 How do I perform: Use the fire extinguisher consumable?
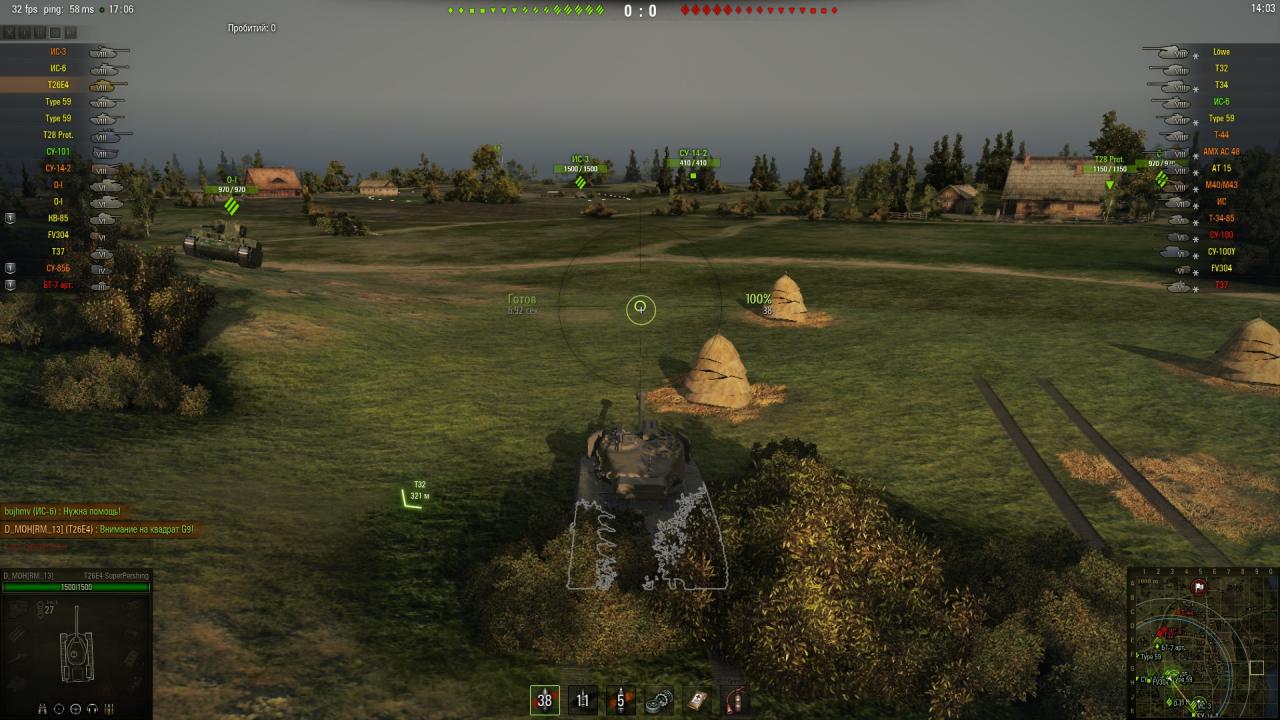point(735,700)
